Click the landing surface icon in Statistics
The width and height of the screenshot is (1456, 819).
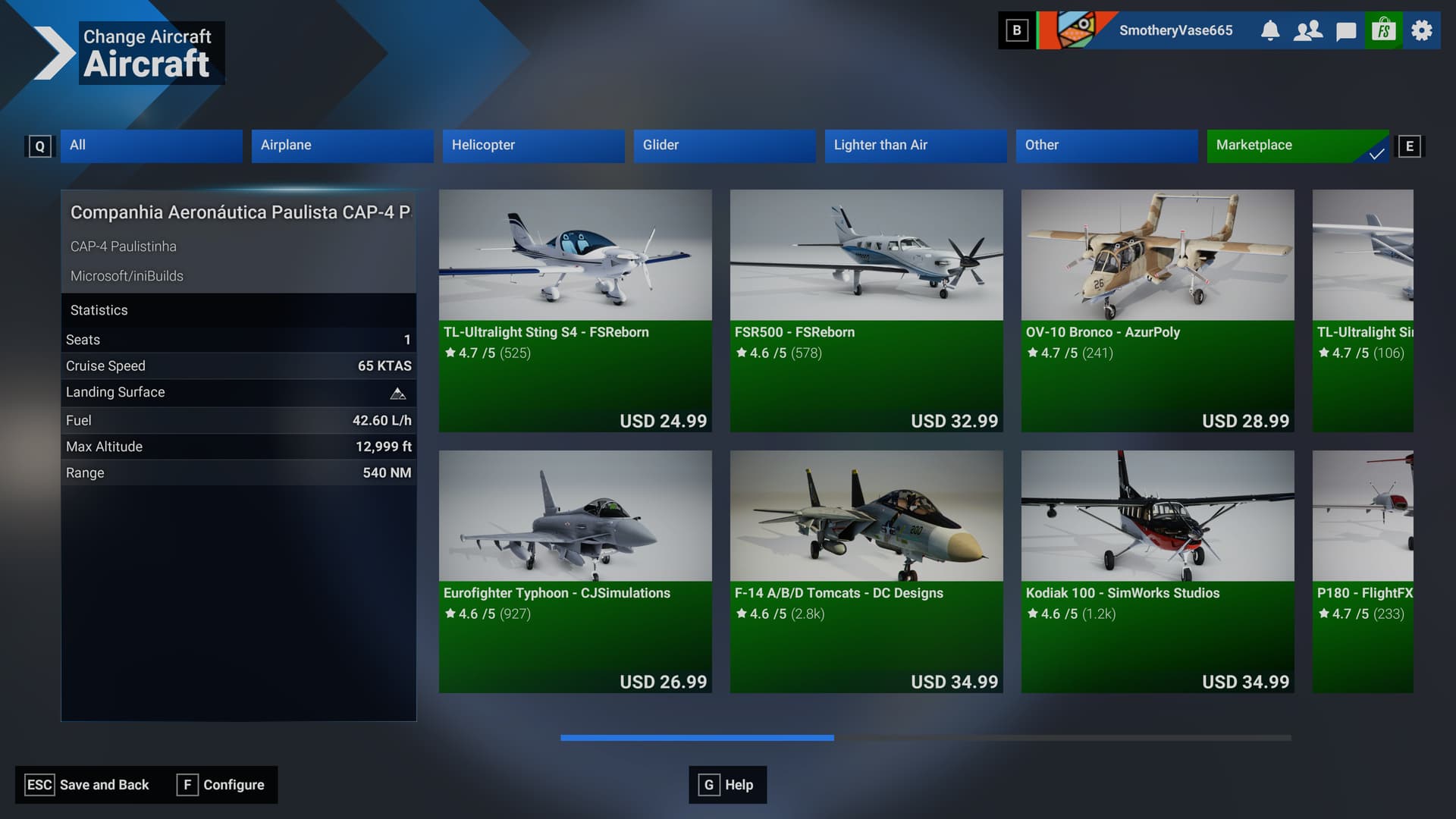pos(397,392)
